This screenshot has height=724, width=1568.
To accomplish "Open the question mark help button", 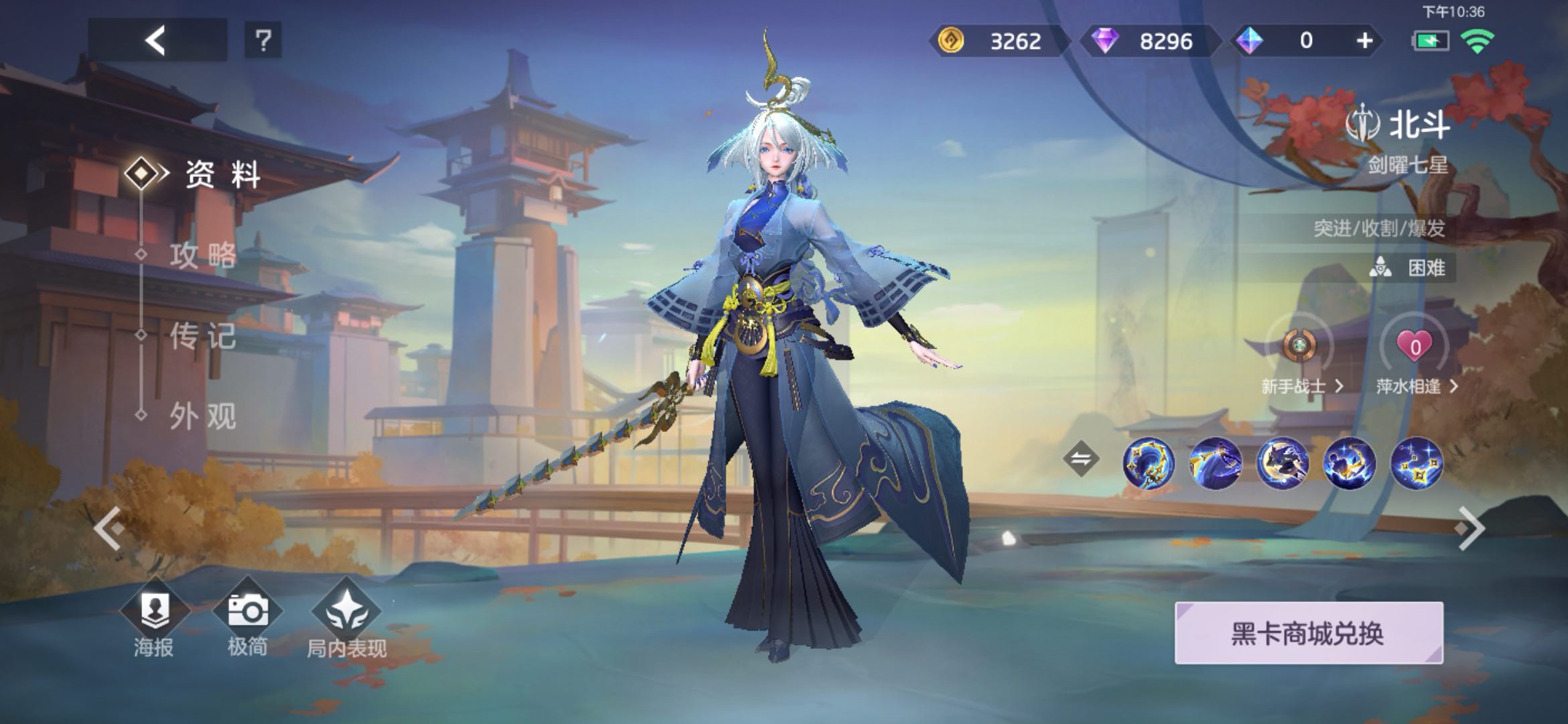I will pos(263,41).
